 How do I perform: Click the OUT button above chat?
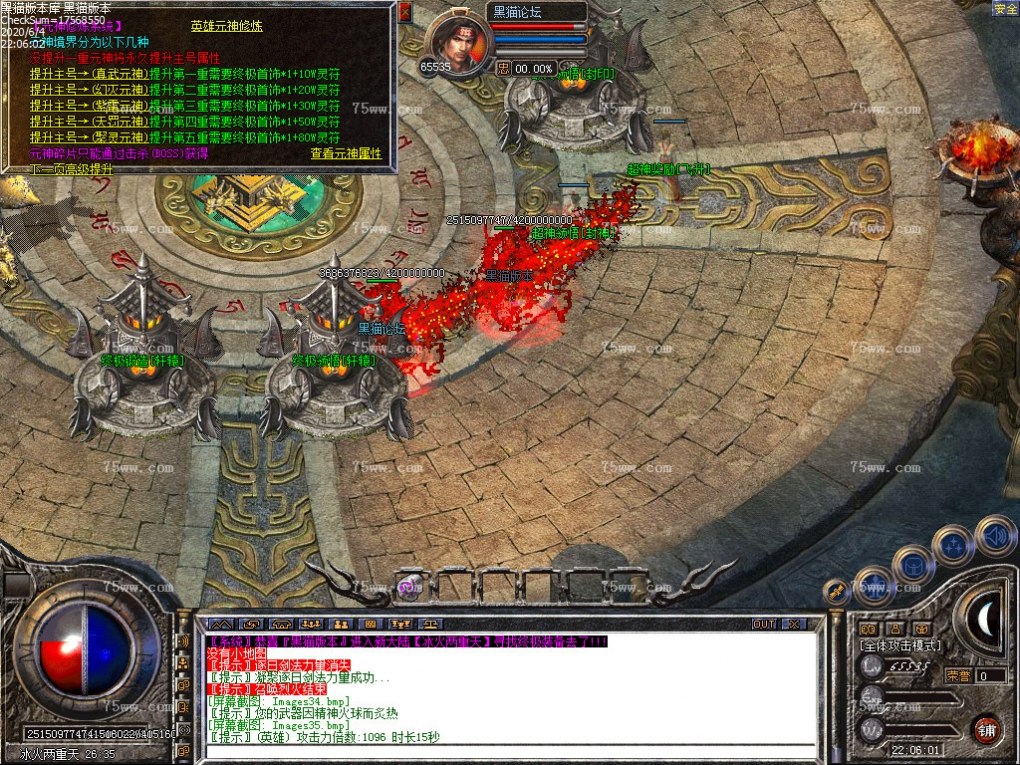click(x=764, y=624)
